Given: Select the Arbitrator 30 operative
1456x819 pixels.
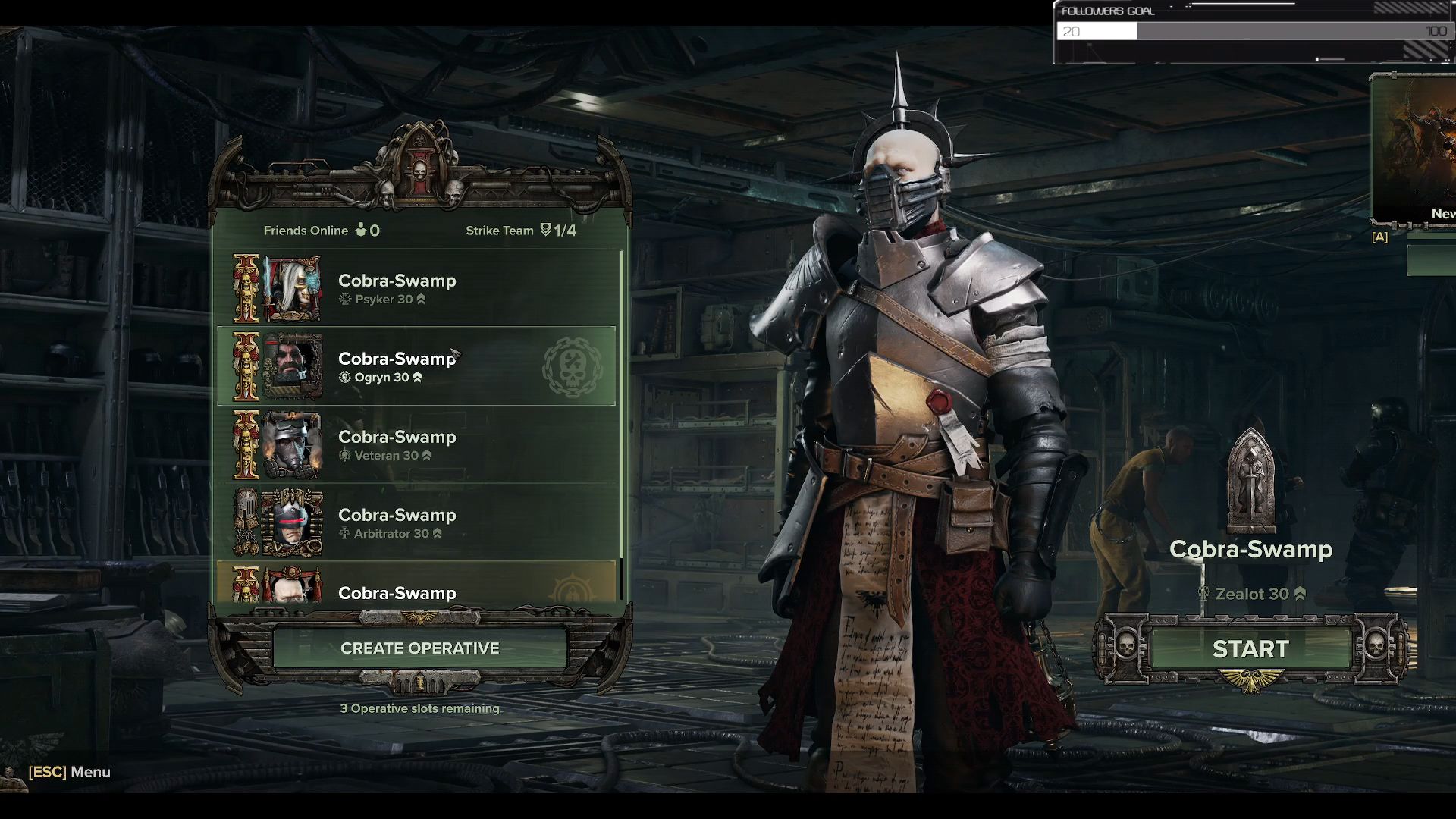Looking at the screenshot, I should [416, 523].
